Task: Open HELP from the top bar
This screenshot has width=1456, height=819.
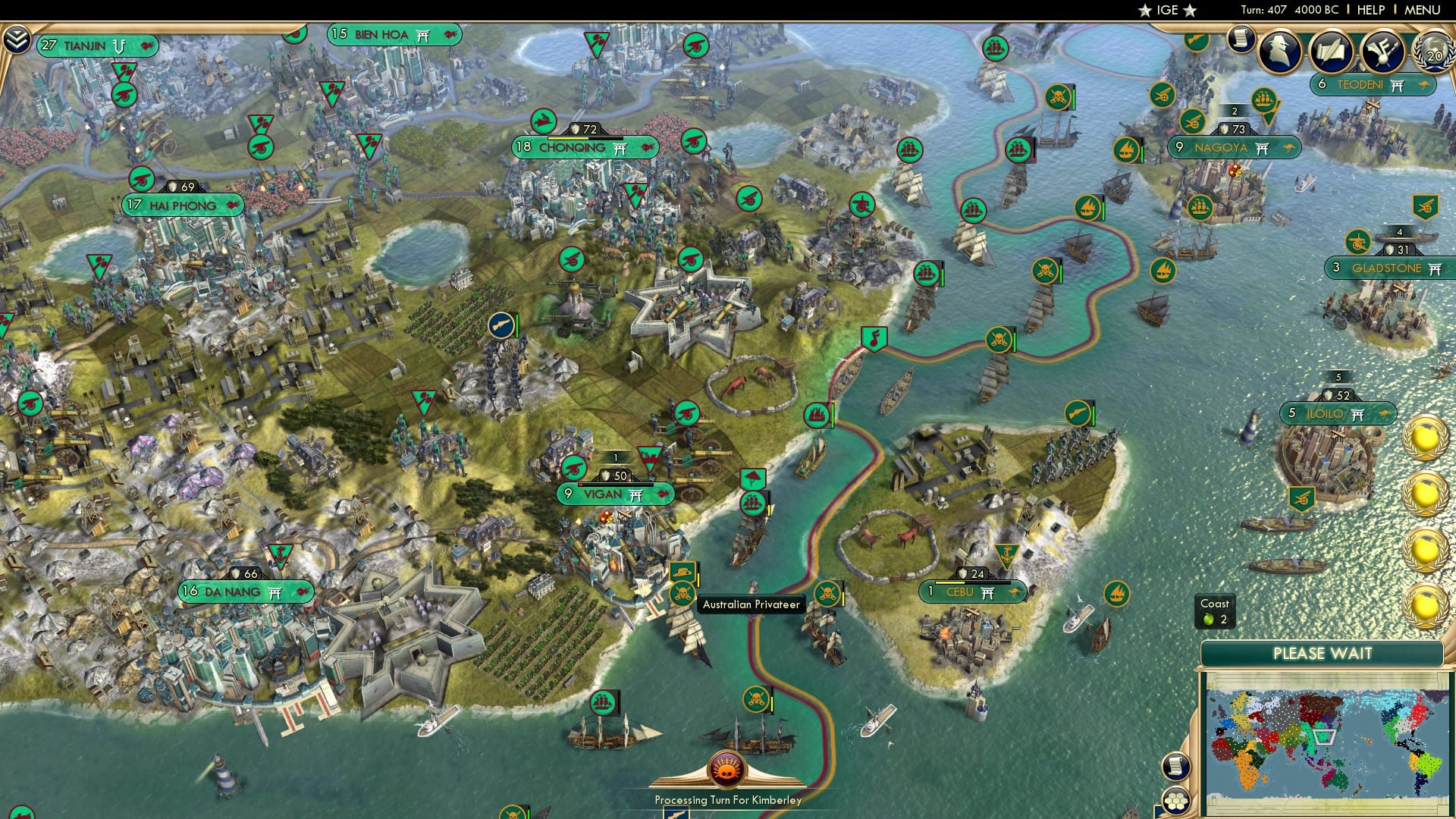Action: coord(1370,9)
